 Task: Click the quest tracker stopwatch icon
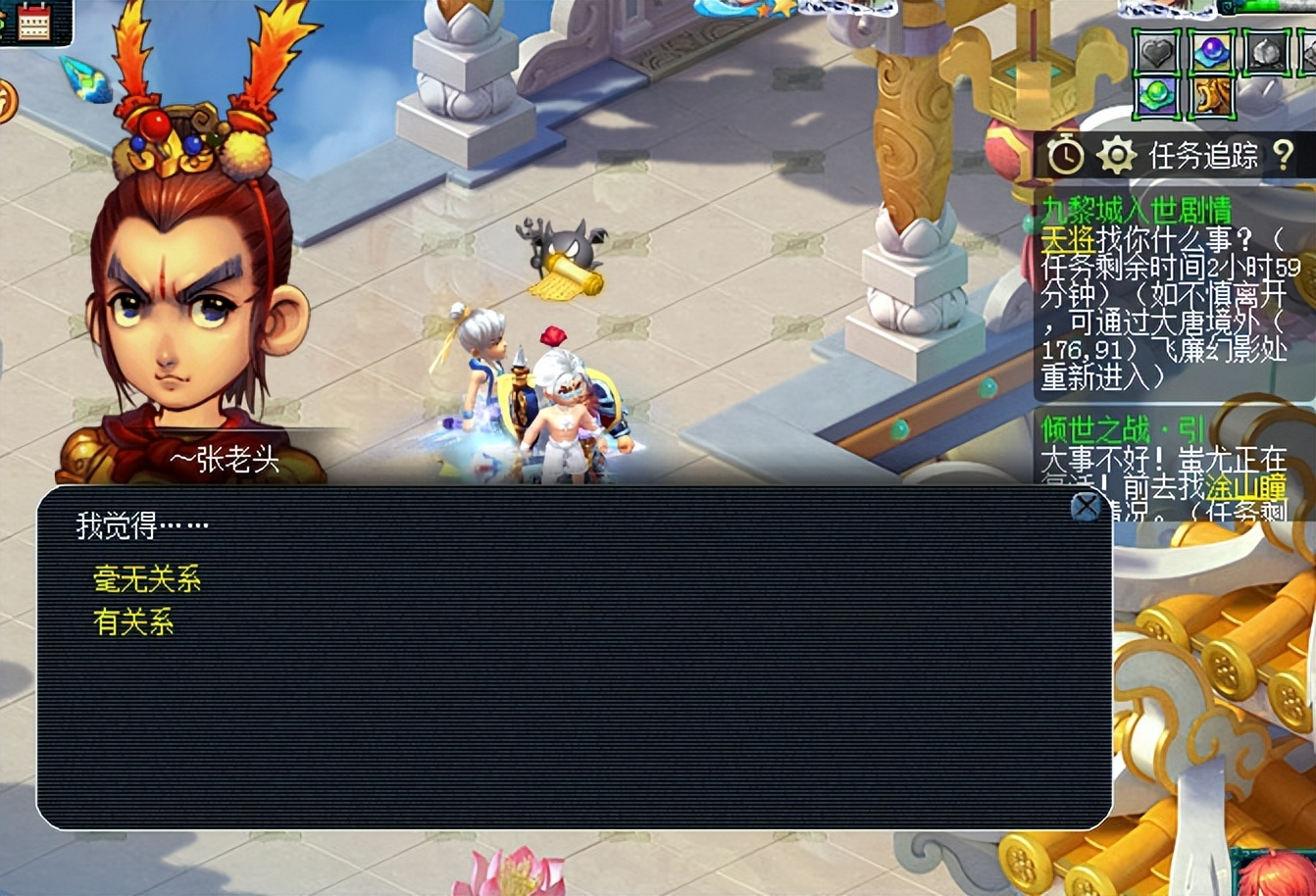point(1065,155)
